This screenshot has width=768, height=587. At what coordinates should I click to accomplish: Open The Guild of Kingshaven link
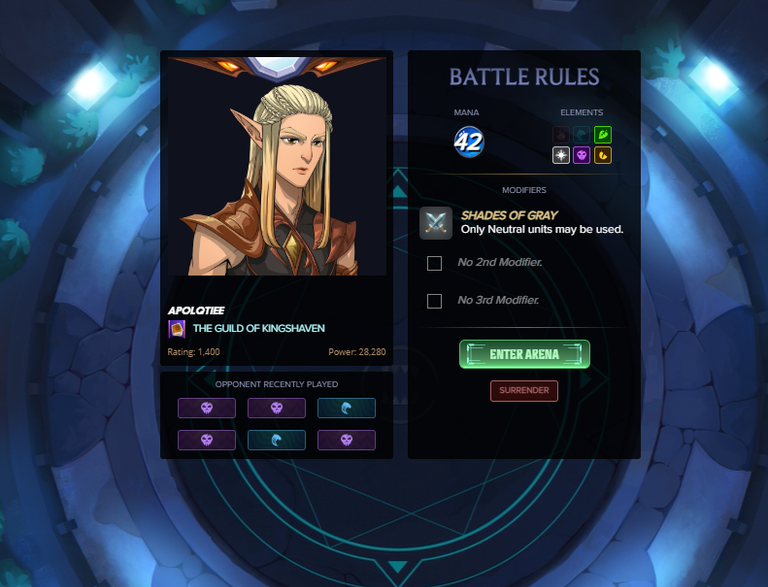258,328
